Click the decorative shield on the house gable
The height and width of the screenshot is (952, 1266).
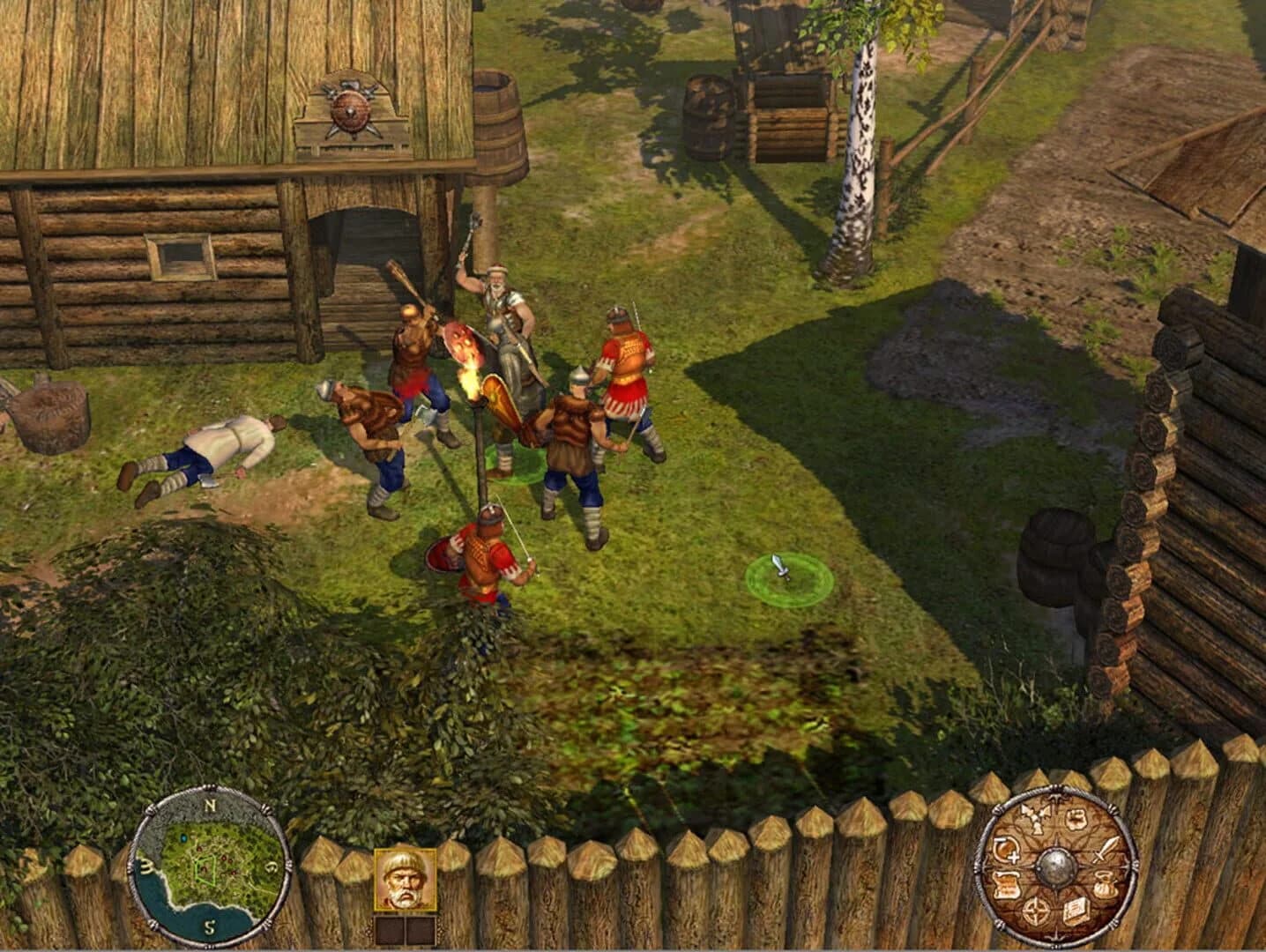349,112
